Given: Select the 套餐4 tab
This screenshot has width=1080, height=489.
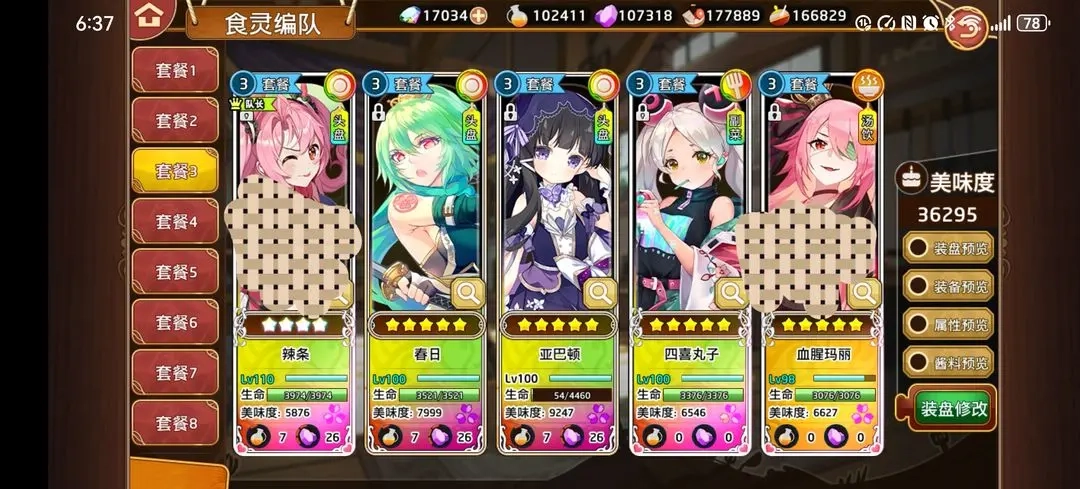Looking at the screenshot, I should pyautogui.click(x=175, y=222).
